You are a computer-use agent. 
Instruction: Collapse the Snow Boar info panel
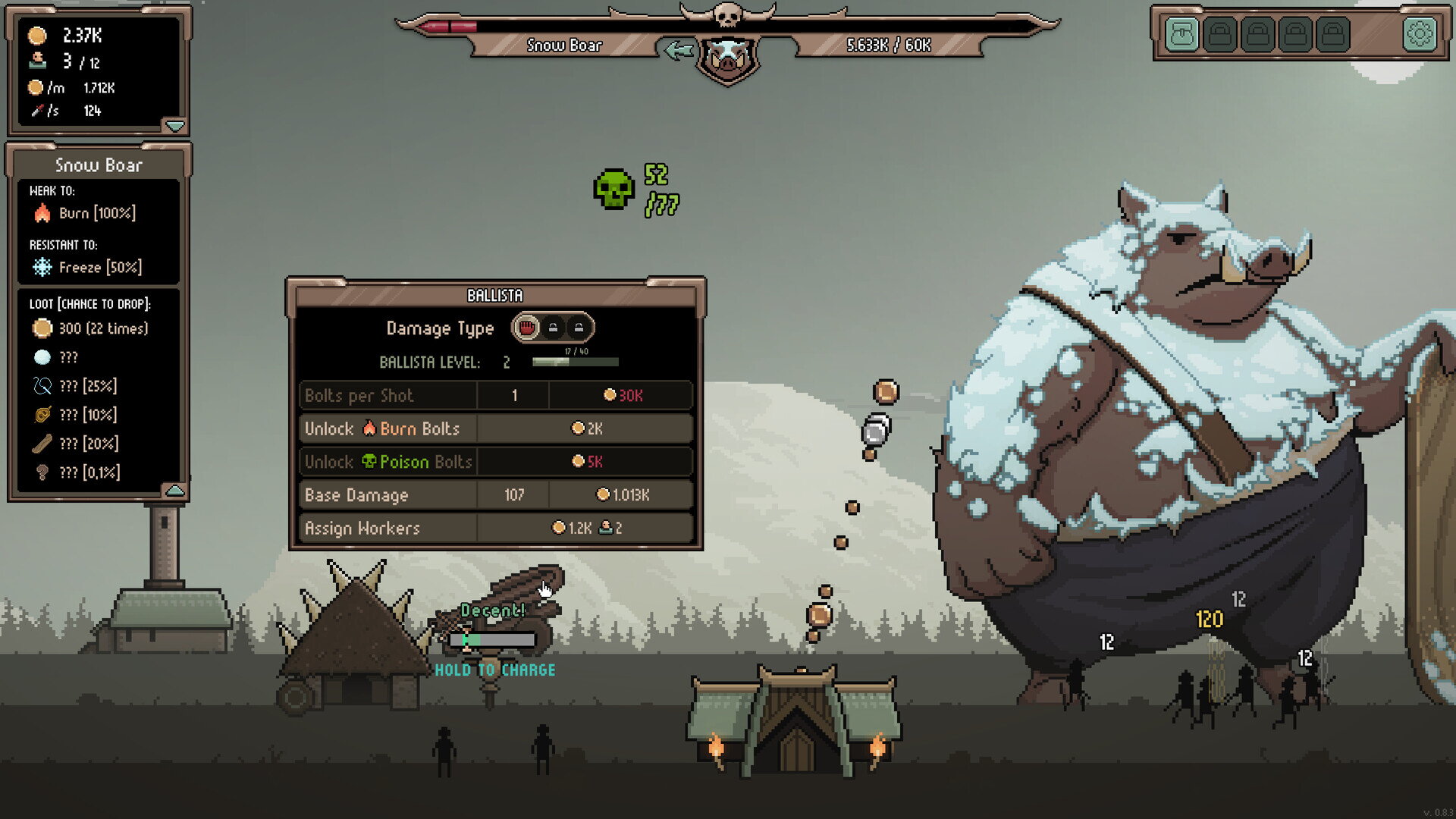(175, 491)
